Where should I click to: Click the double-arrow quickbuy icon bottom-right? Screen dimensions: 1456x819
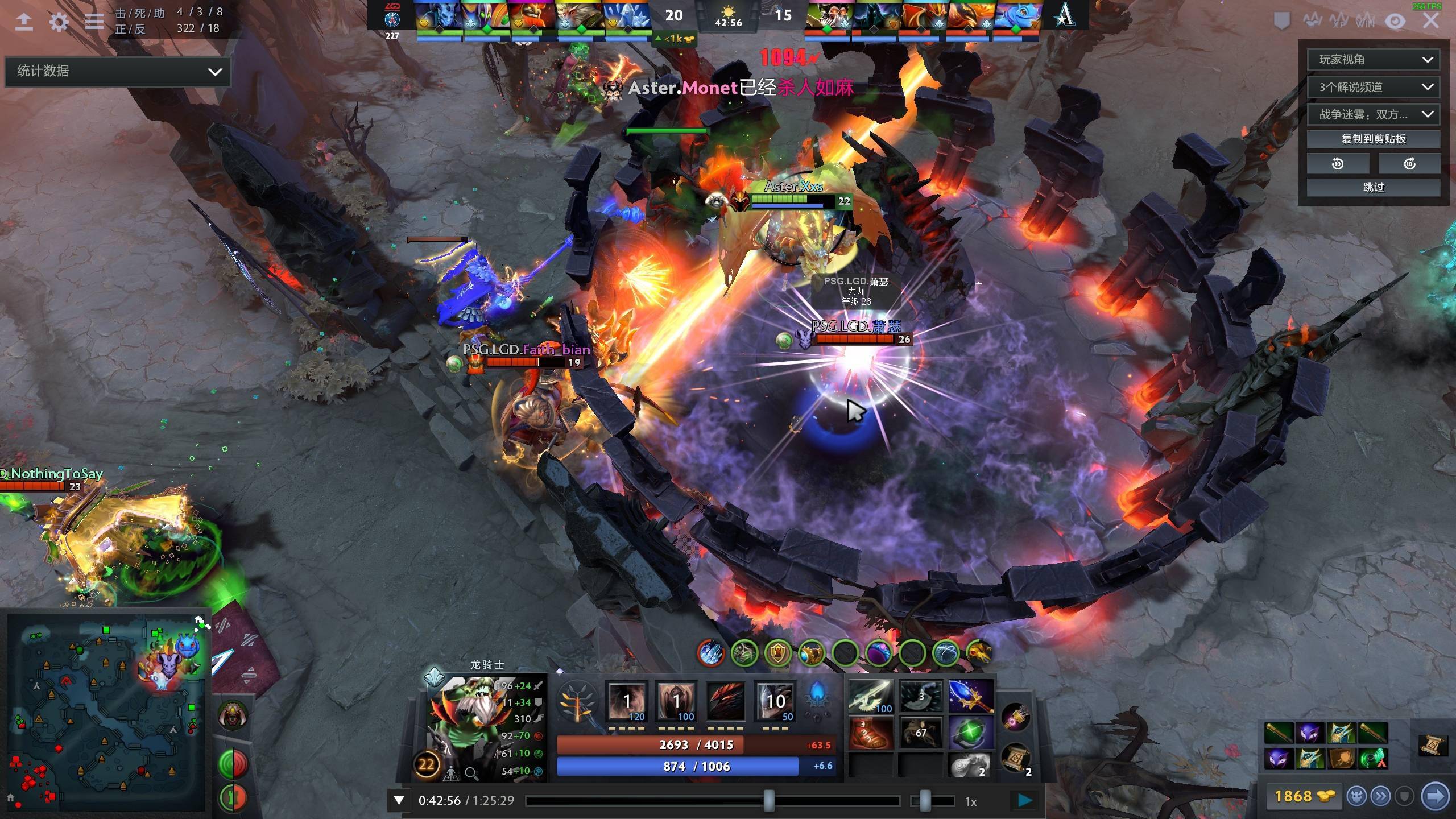1380,797
